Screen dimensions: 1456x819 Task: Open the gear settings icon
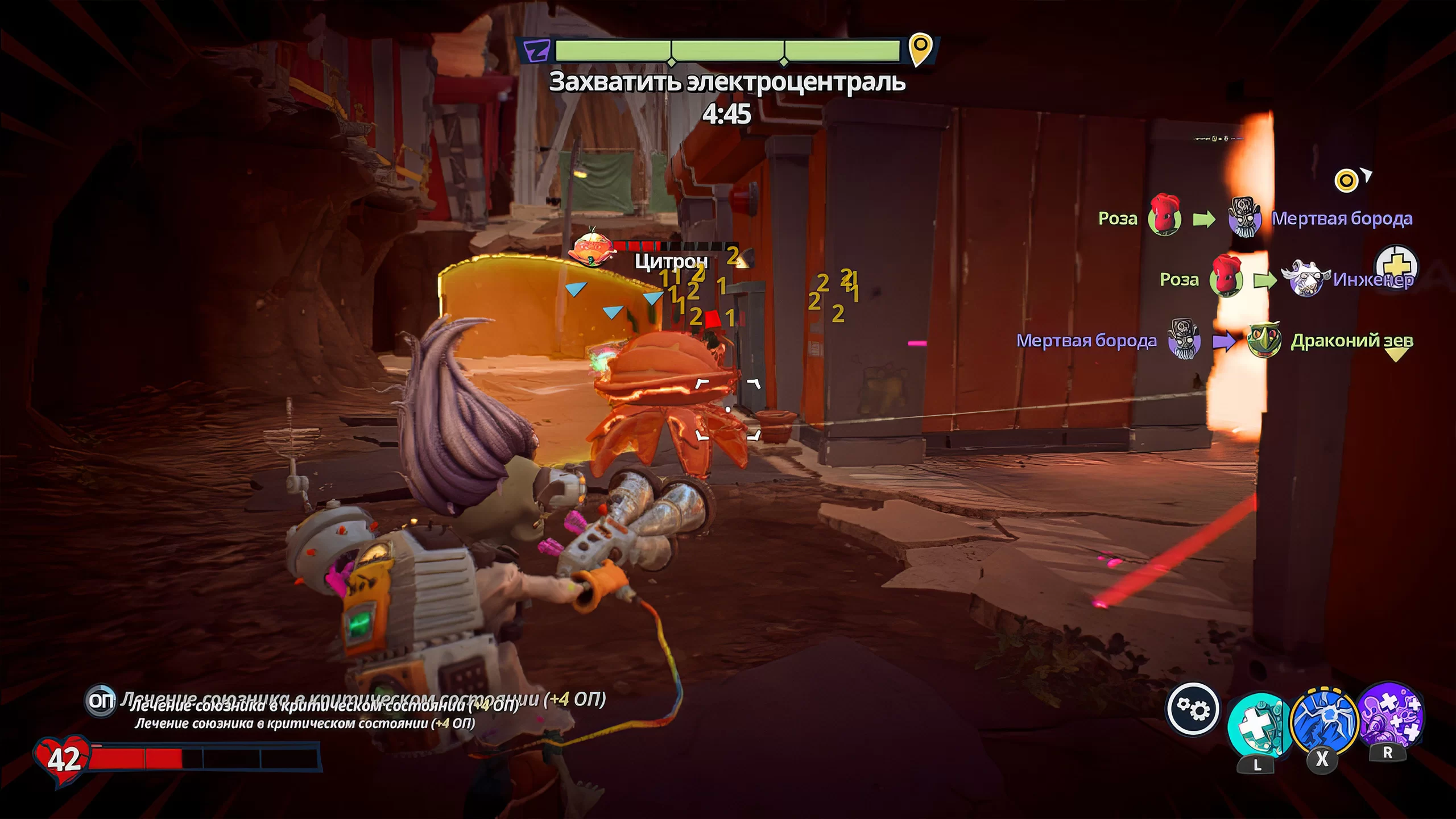pos(1193,709)
